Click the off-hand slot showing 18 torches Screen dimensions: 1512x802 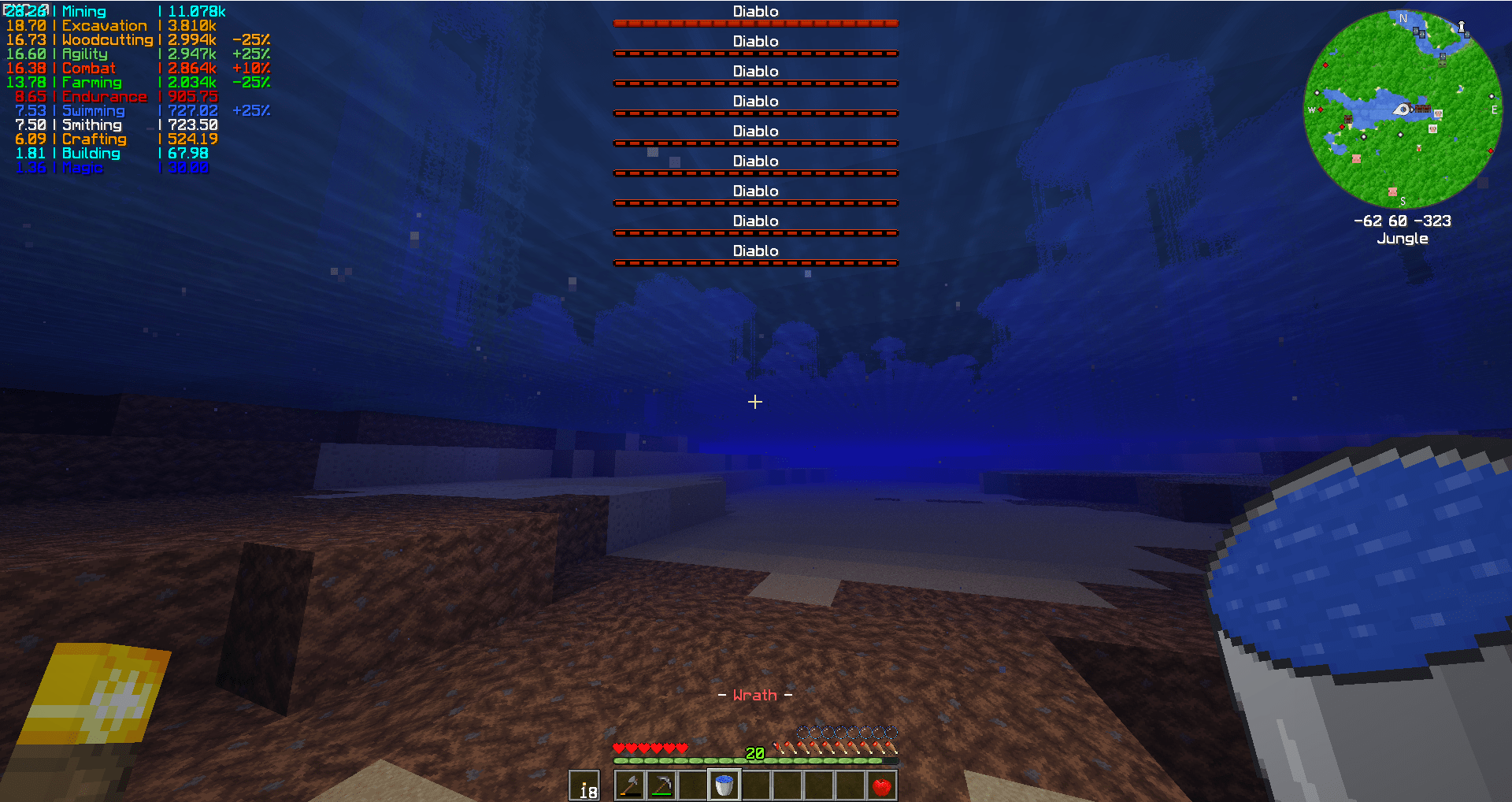tap(586, 785)
